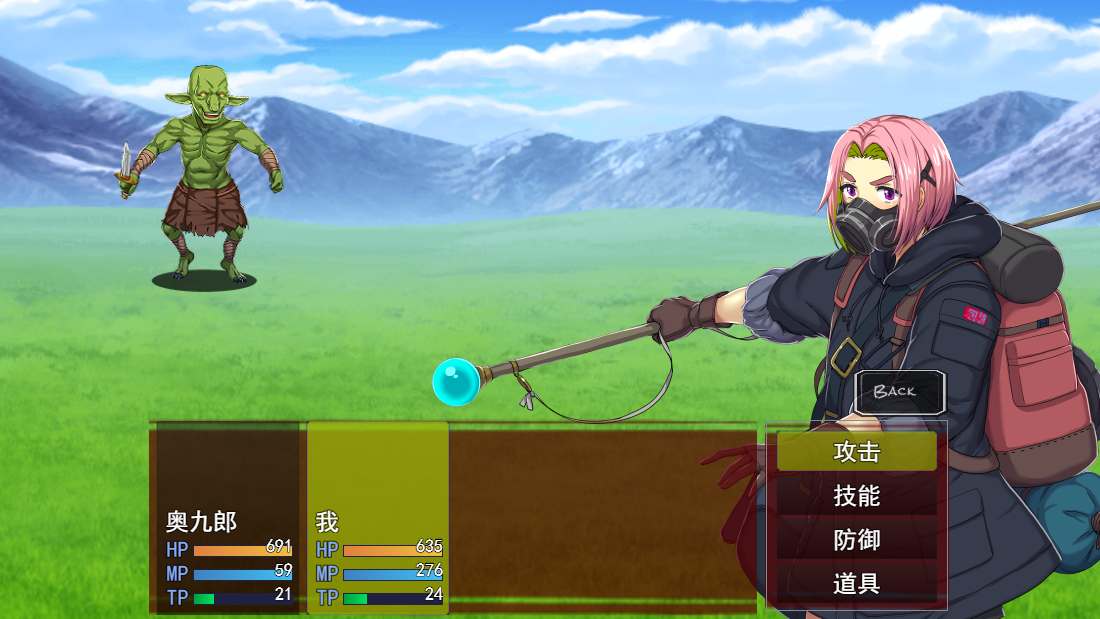Image resolution: width=1100 pixels, height=619 pixels.
Task: Select the 奥九郎 party status panel
Action: 228,520
